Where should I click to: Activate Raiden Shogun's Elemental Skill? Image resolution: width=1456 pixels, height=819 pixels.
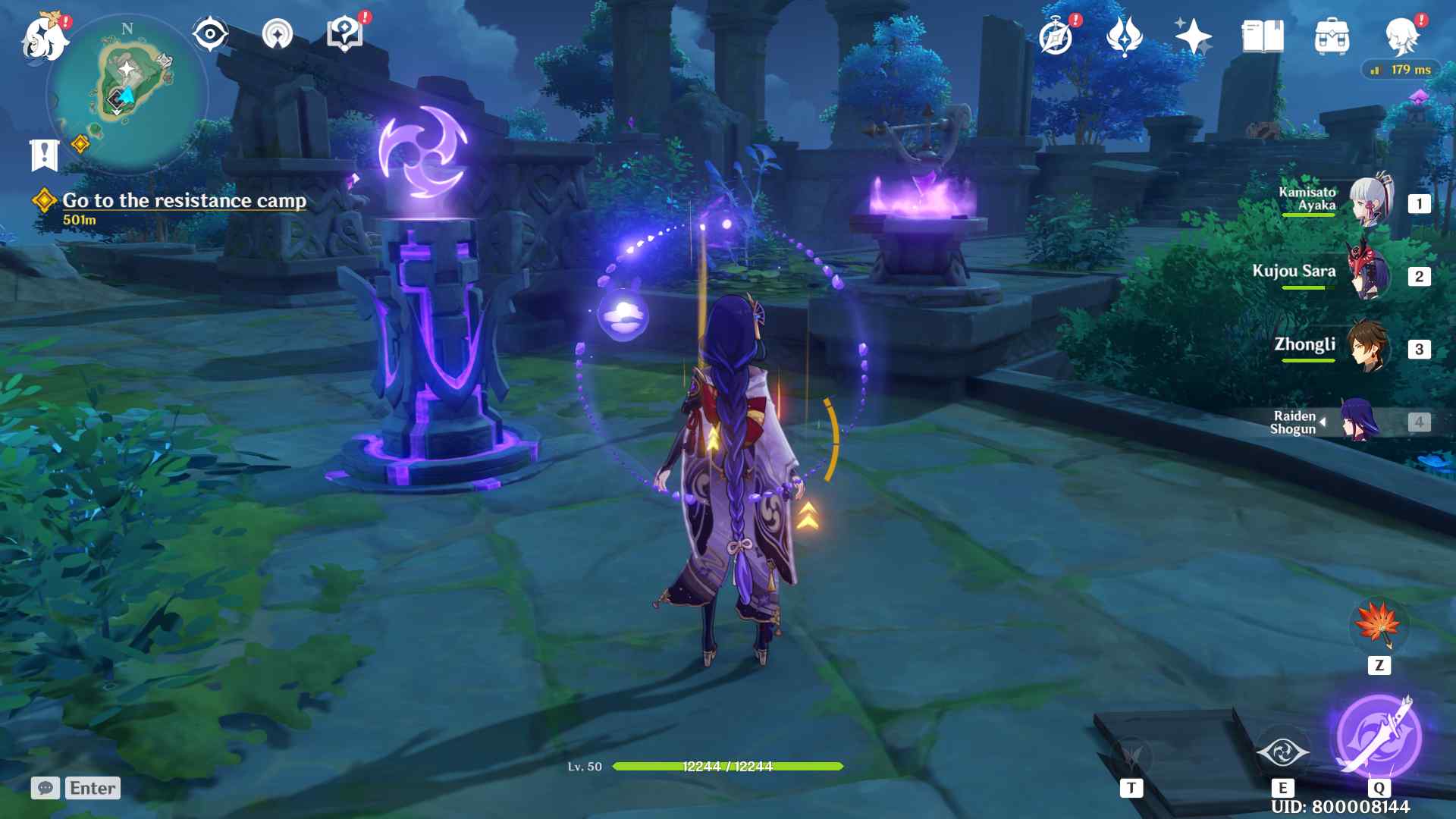(x=1282, y=752)
